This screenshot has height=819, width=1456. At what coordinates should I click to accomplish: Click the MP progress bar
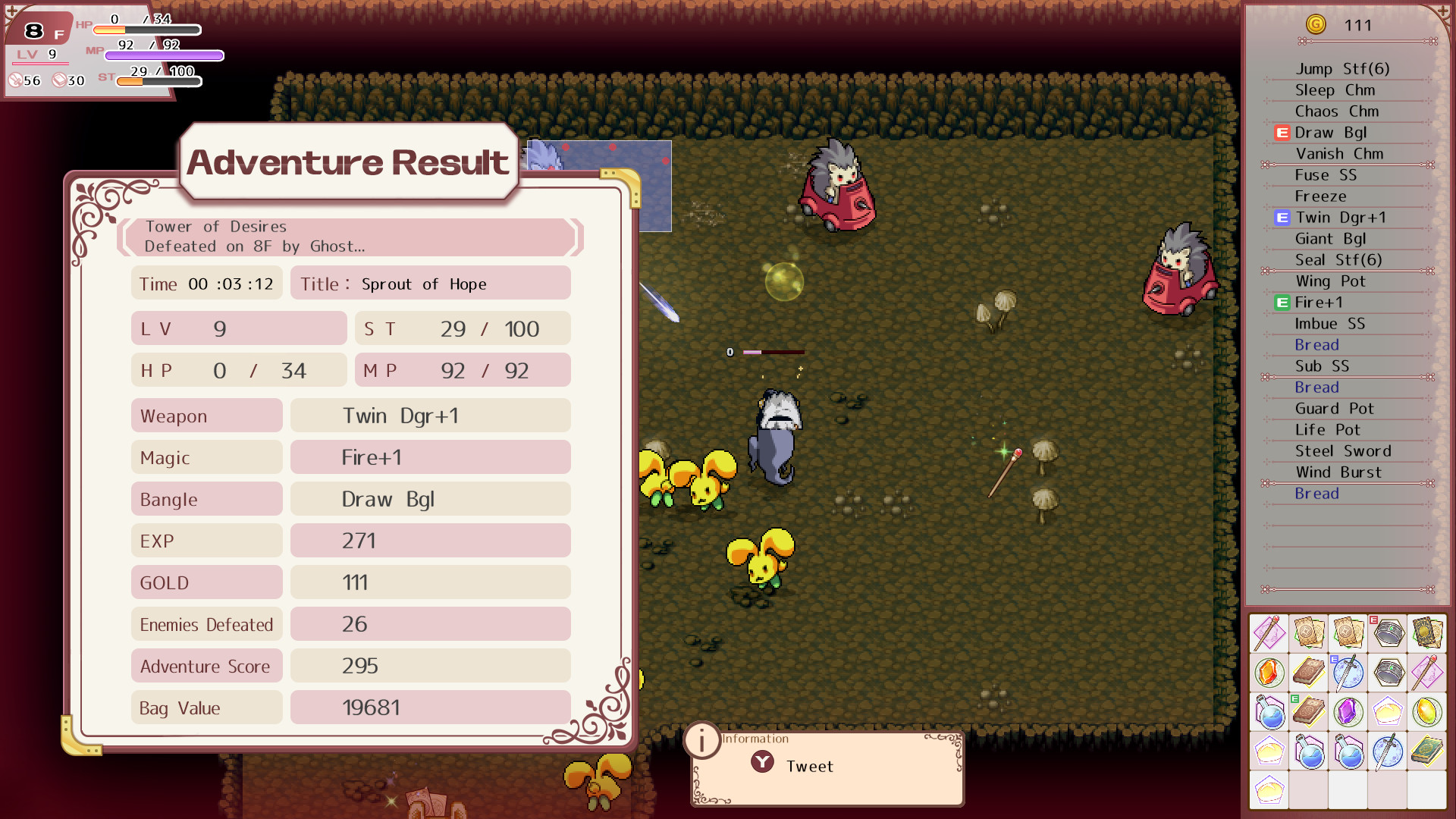pyautogui.click(x=163, y=55)
